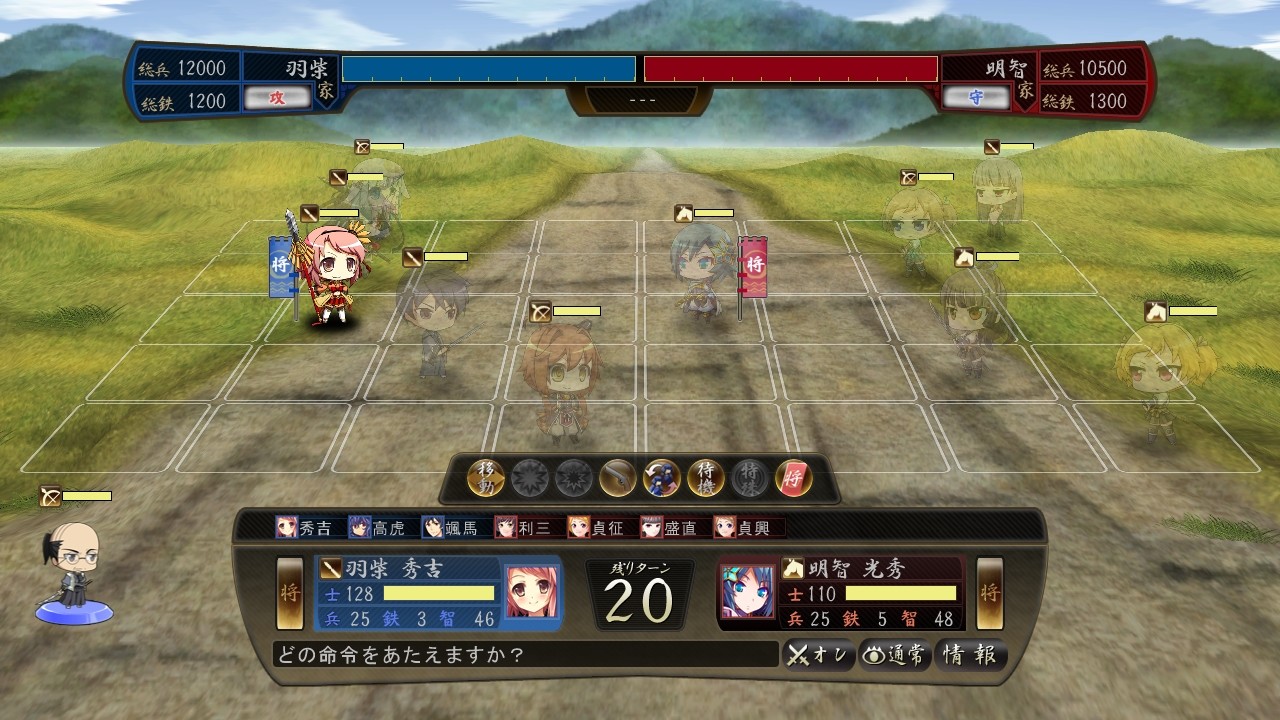Choose the red 将 general command
The width and height of the screenshot is (1280, 720).
tap(794, 479)
